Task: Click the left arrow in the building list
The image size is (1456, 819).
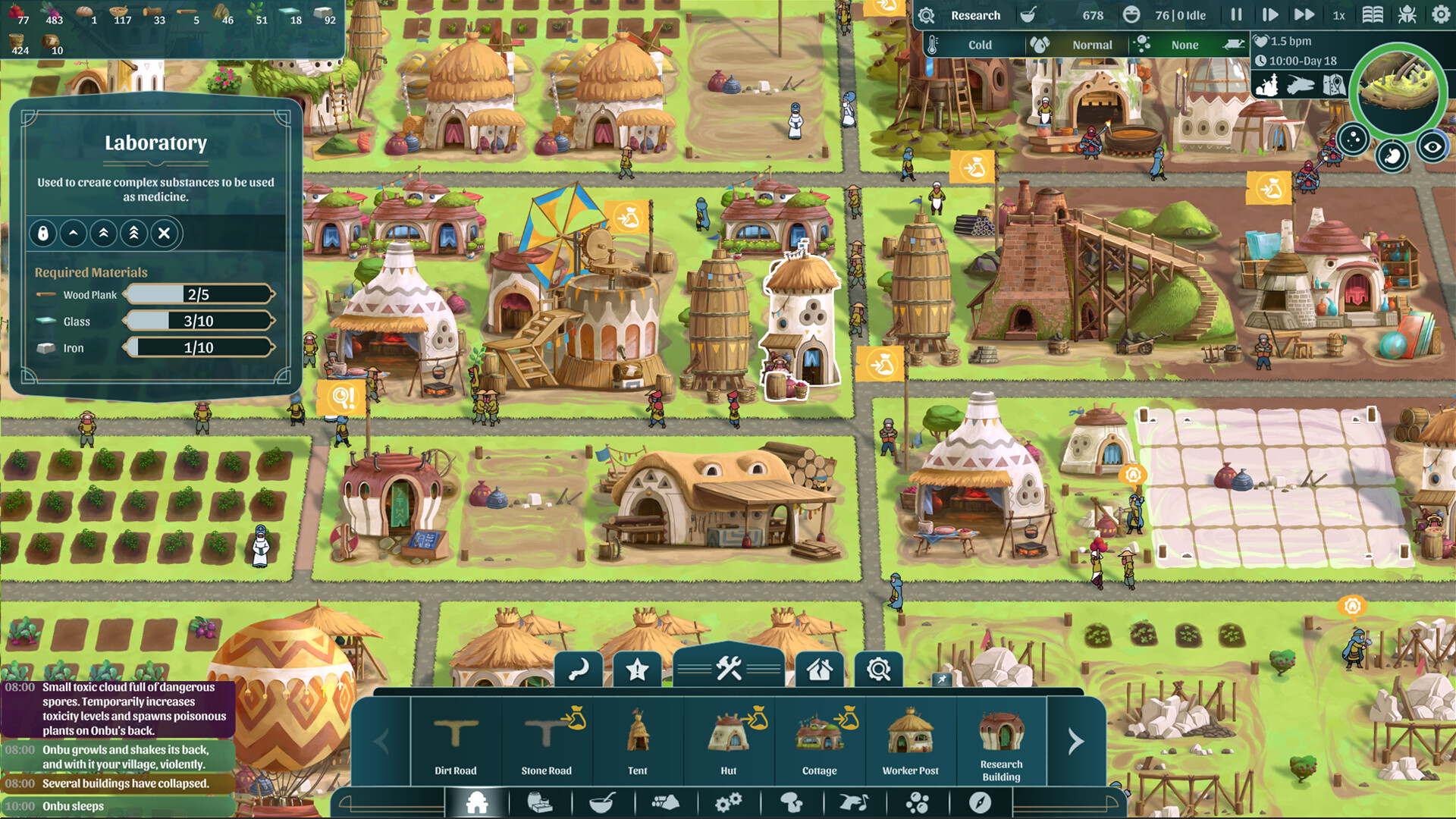Action: (381, 742)
